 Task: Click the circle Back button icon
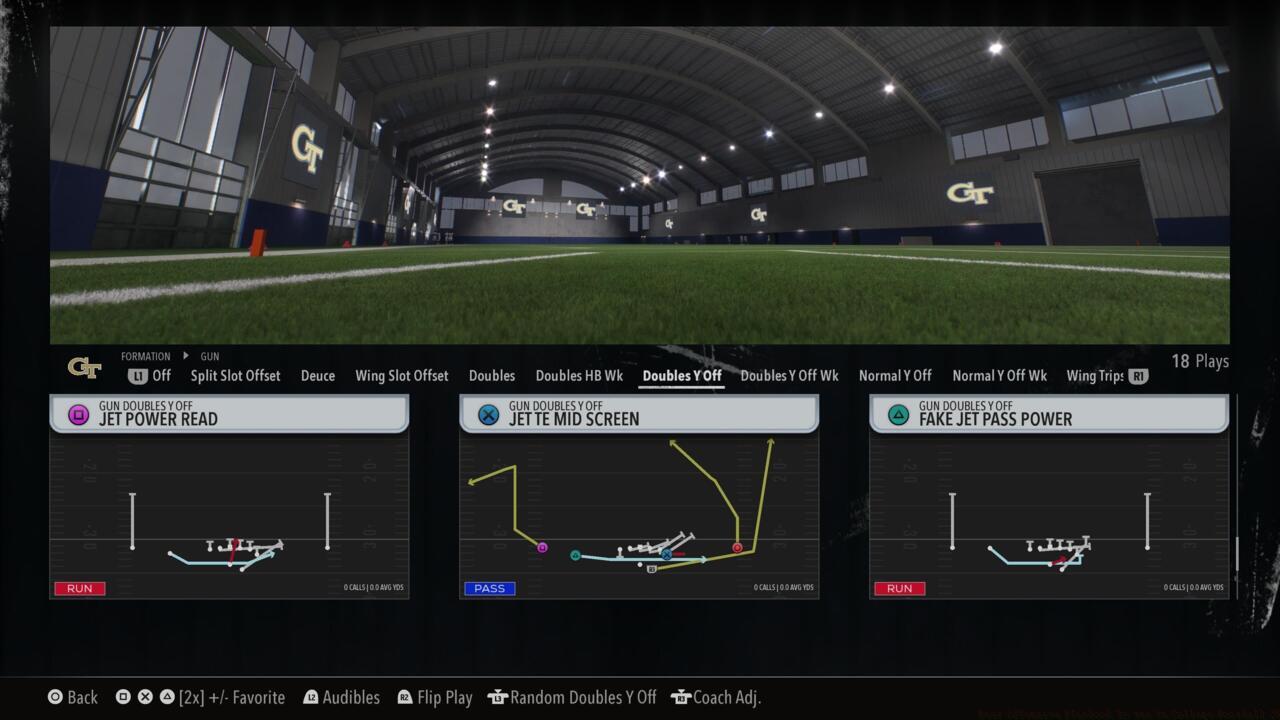click(55, 697)
